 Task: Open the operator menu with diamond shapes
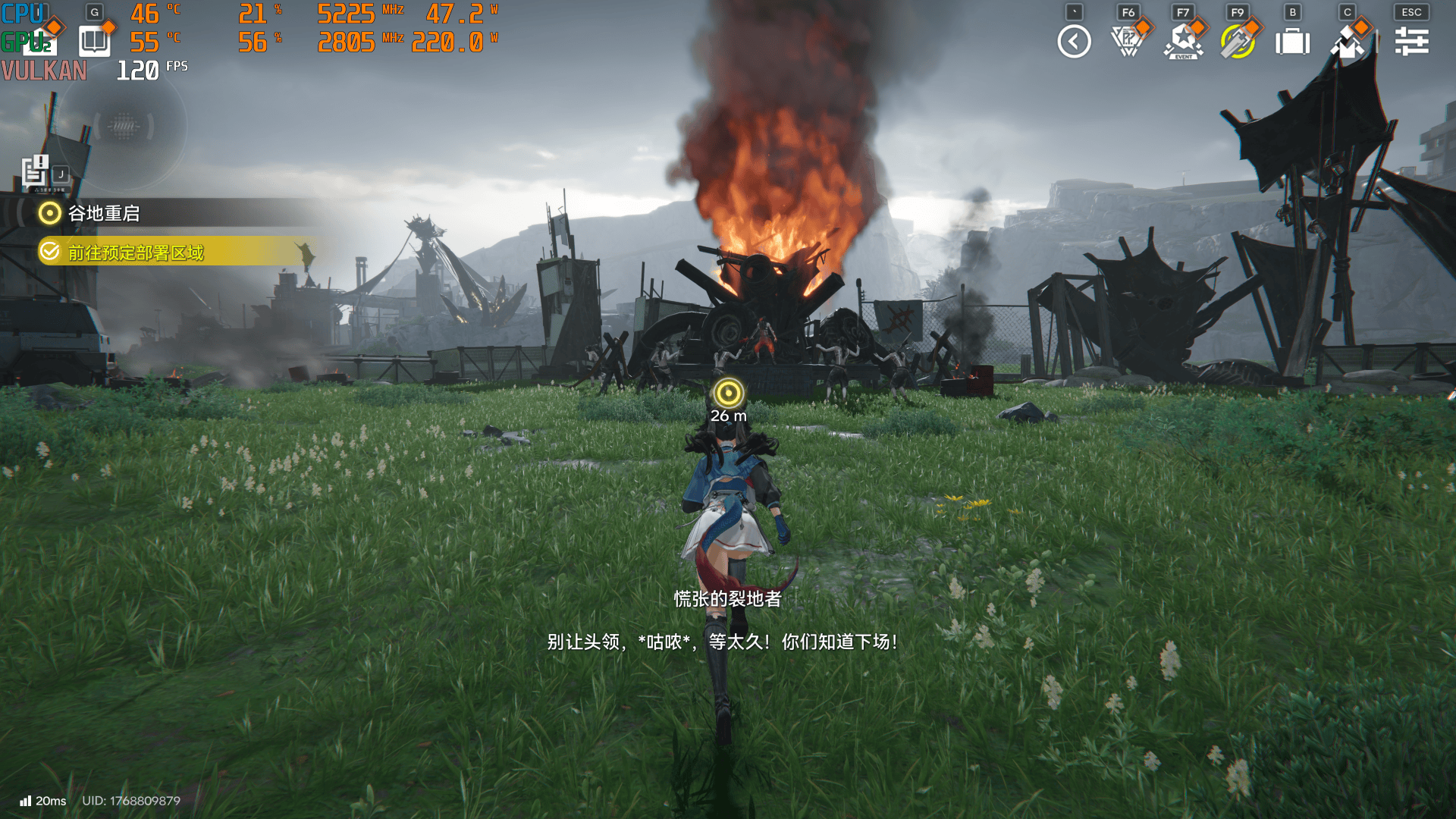[1348, 42]
